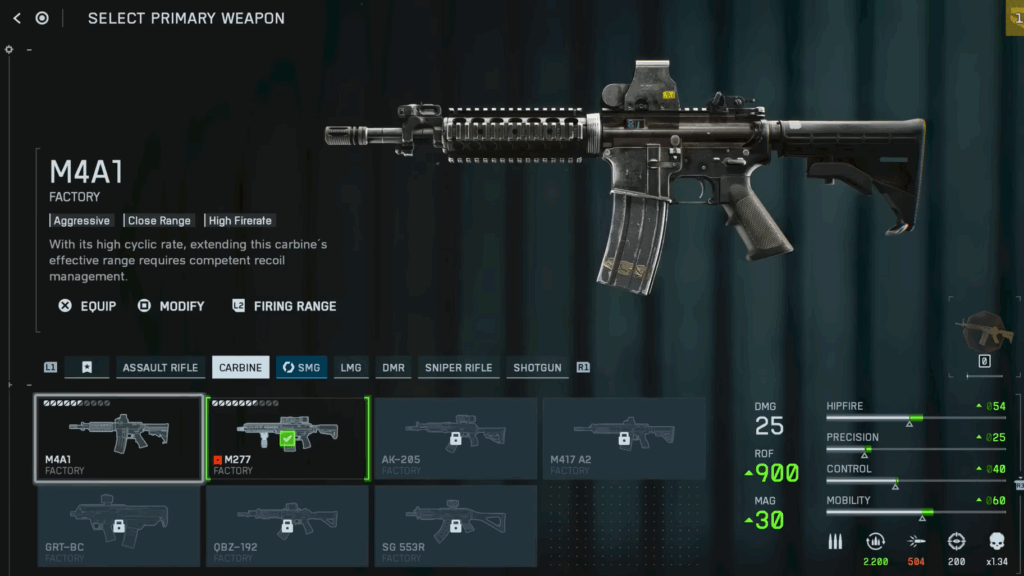Select the locked M417 A2 tile

click(623, 438)
